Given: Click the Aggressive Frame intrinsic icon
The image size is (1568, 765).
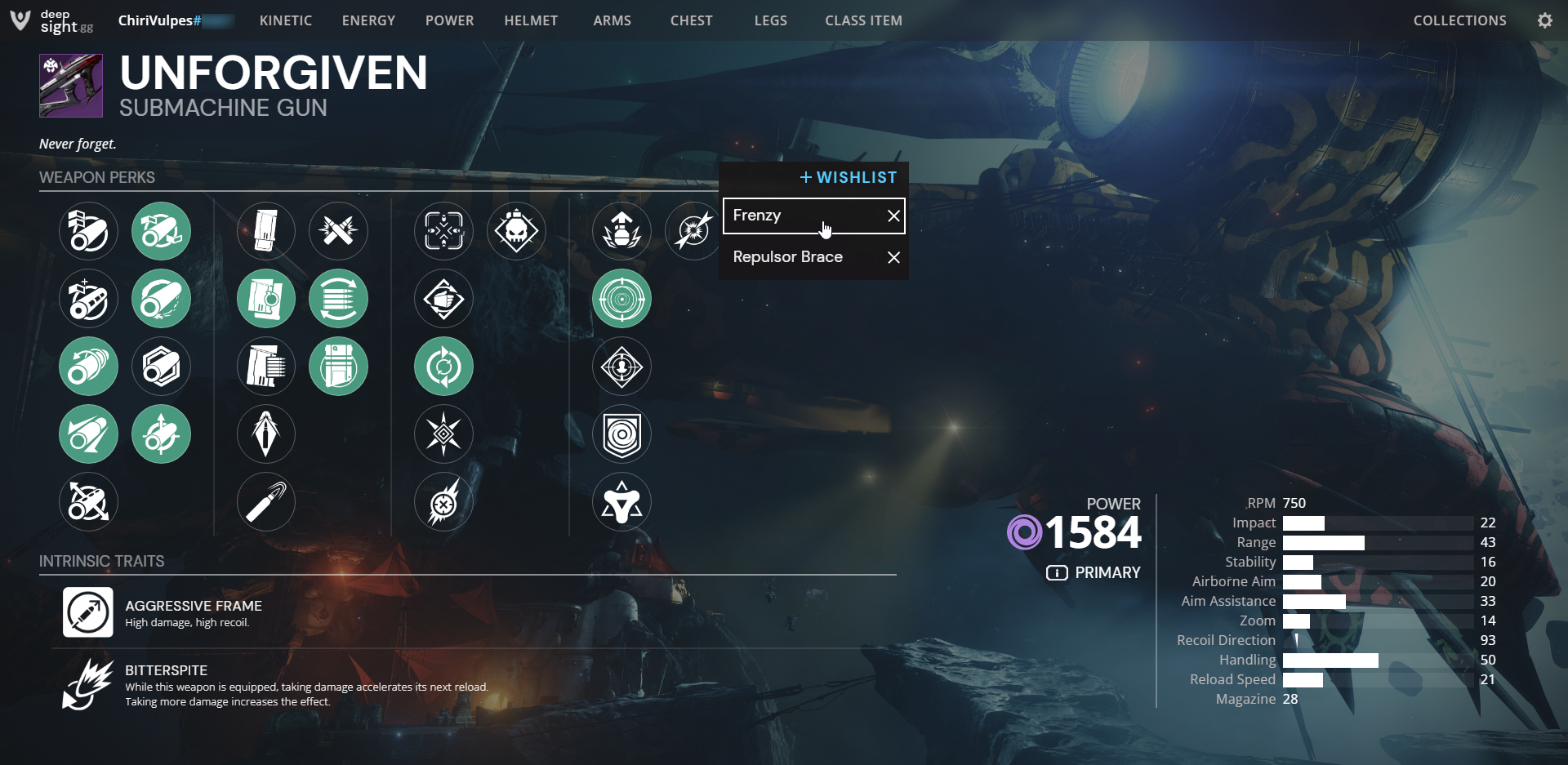Looking at the screenshot, I should [x=88, y=612].
